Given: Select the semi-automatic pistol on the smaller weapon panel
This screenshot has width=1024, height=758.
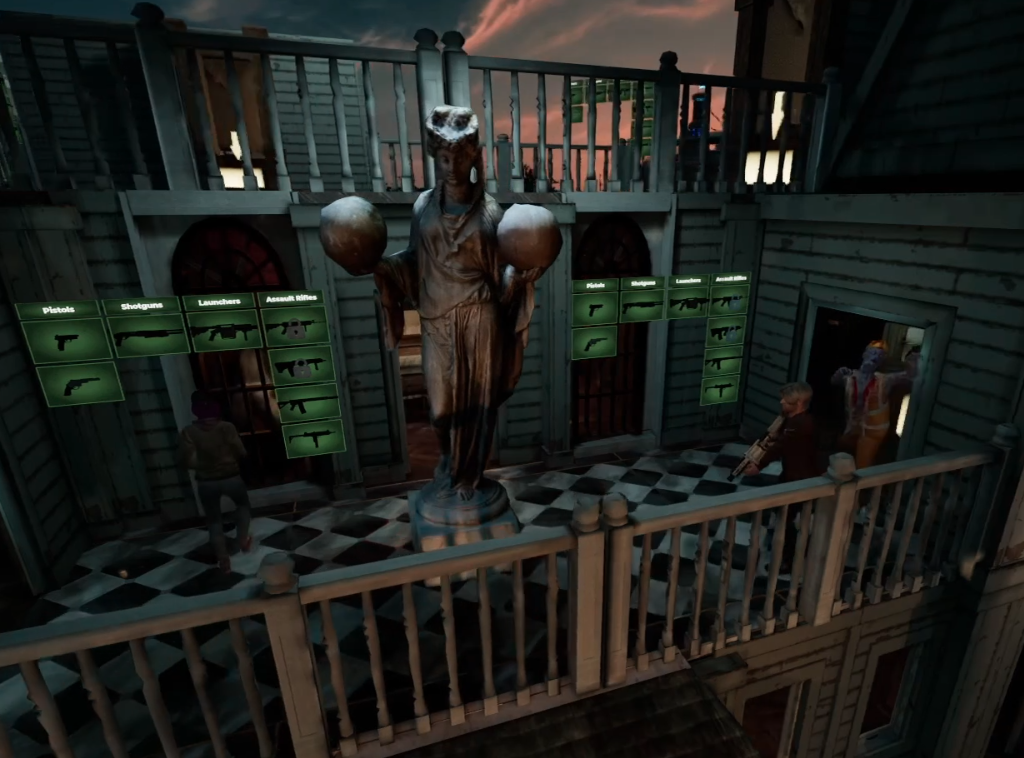Looking at the screenshot, I should pos(595,309).
